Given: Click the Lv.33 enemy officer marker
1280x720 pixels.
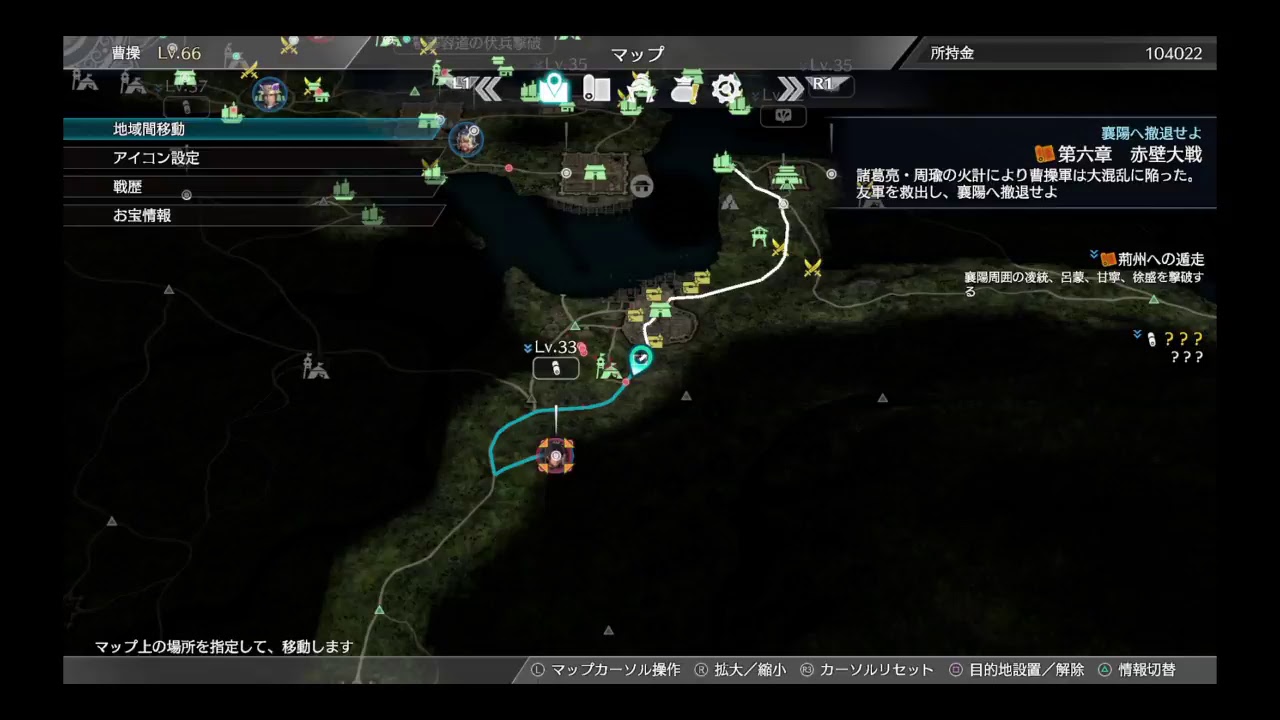Looking at the screenshot, I should [583, 349].
